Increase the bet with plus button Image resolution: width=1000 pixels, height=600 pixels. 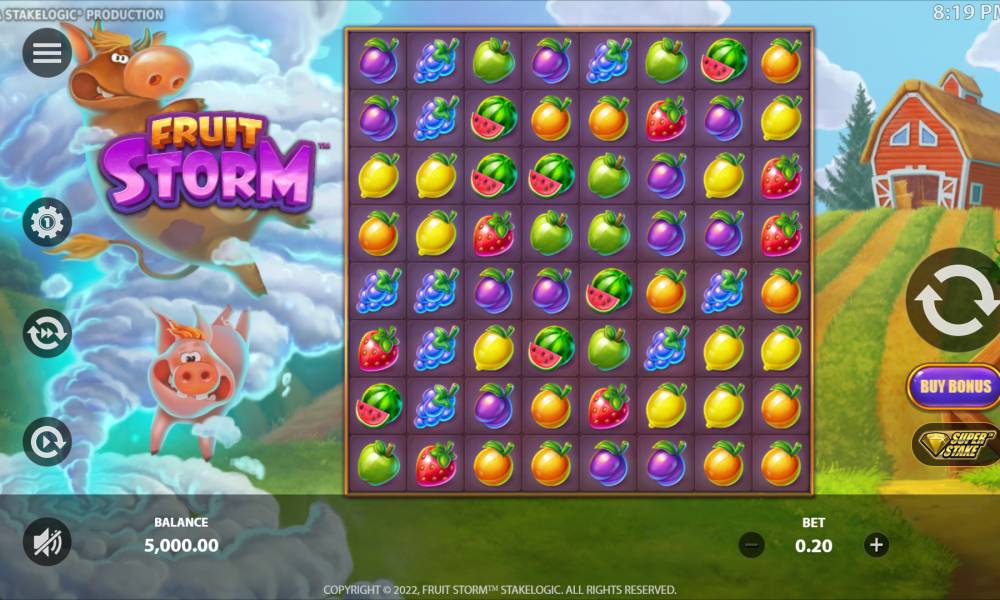pyautogui.click(x=876, y=545)
